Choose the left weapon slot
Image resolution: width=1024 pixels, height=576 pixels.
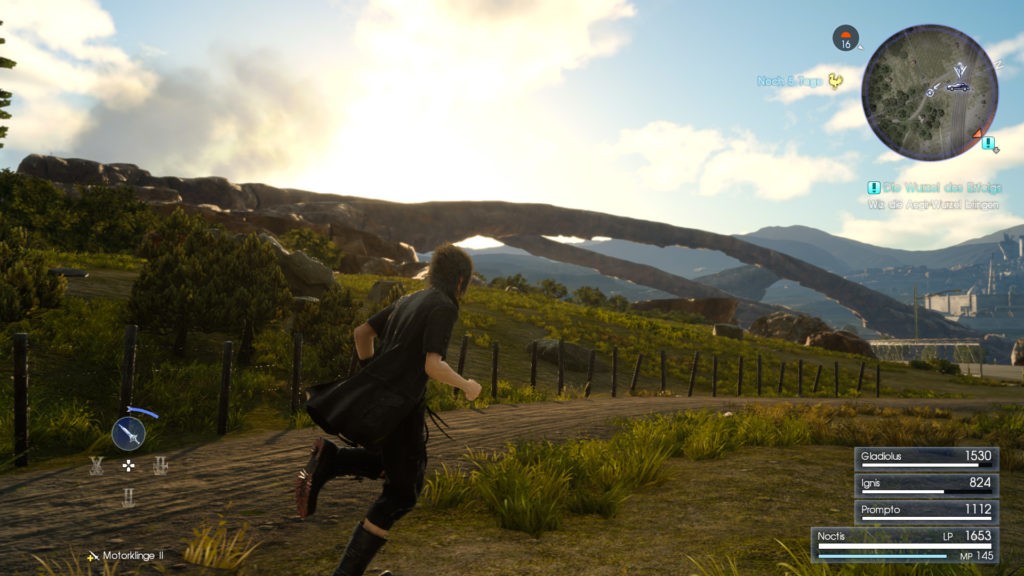click(x=96, y=465)
